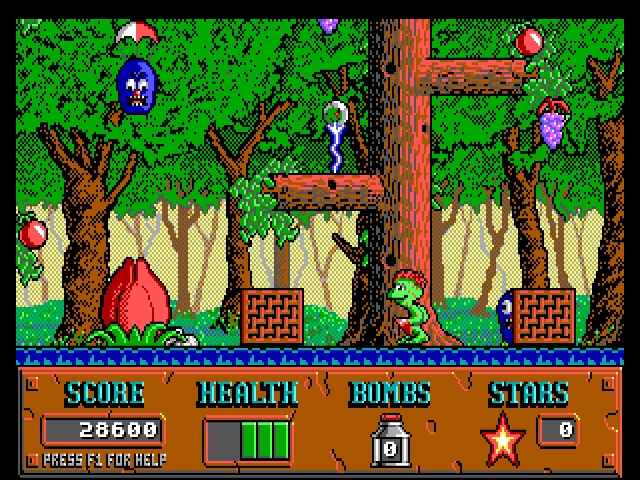Select the bomb canister icon
640x480 pixels.
click(x=390, y=440)
